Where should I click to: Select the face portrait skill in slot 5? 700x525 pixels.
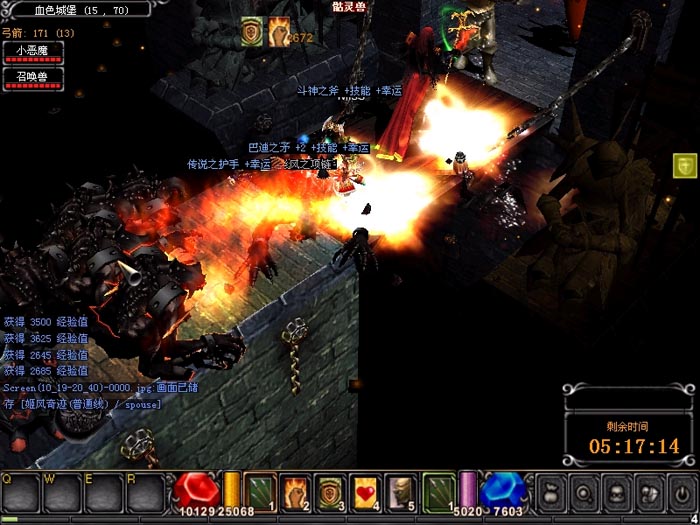(x=401, y=490)
